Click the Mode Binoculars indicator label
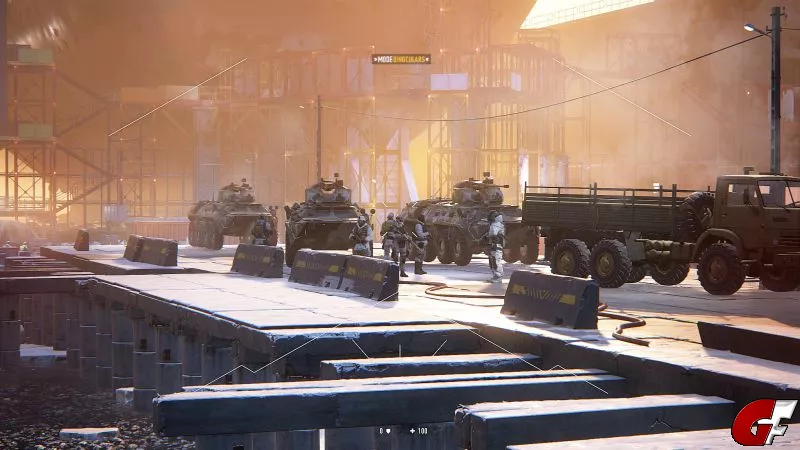This screenshot has height=450, width=800. pos(401,59)
